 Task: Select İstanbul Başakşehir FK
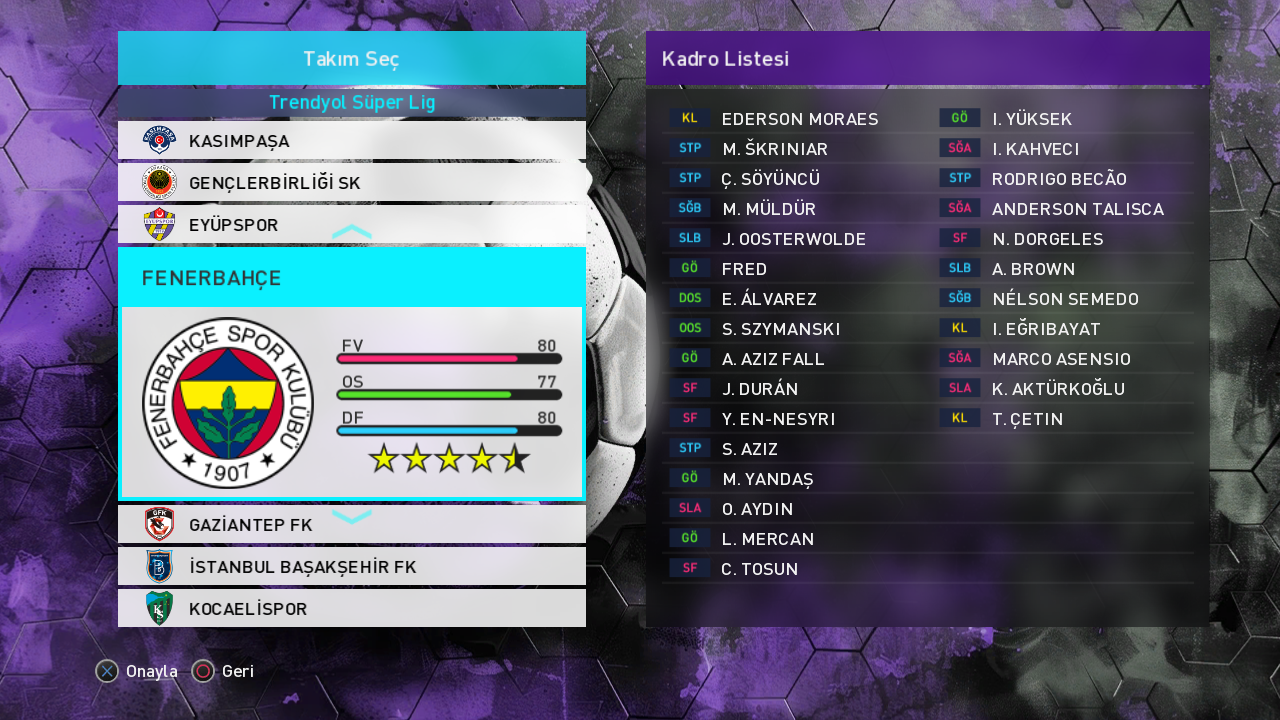pos(351,567)
